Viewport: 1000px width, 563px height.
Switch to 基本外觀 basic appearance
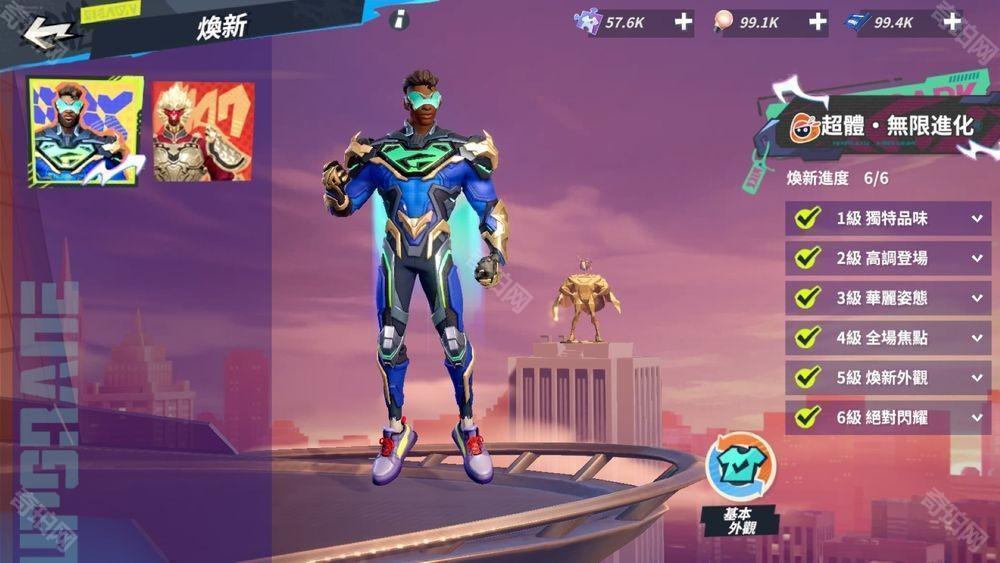(x=740, y=470)
